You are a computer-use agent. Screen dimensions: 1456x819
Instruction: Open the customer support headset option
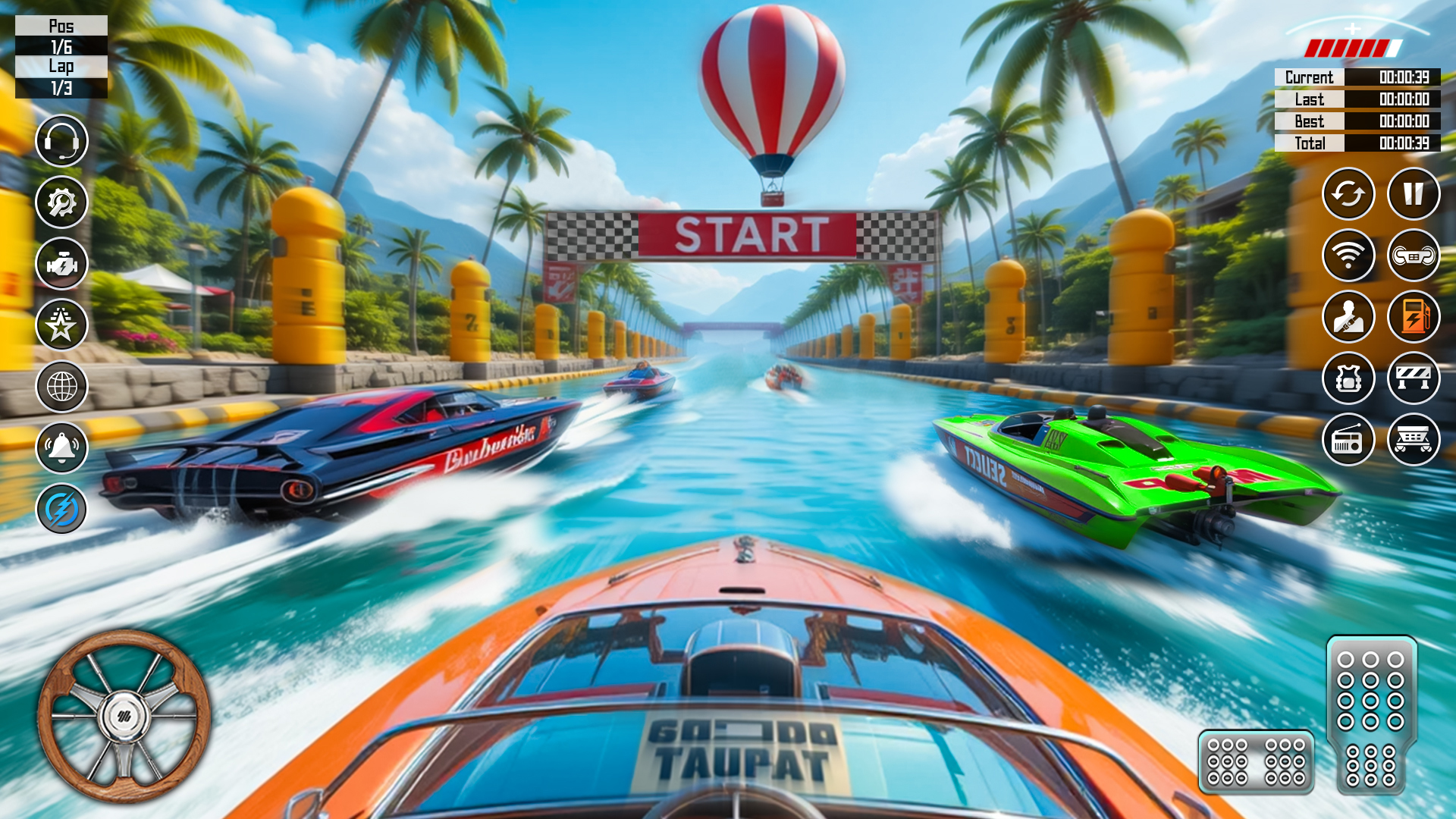pyautogui.click(x=61, y=140)
